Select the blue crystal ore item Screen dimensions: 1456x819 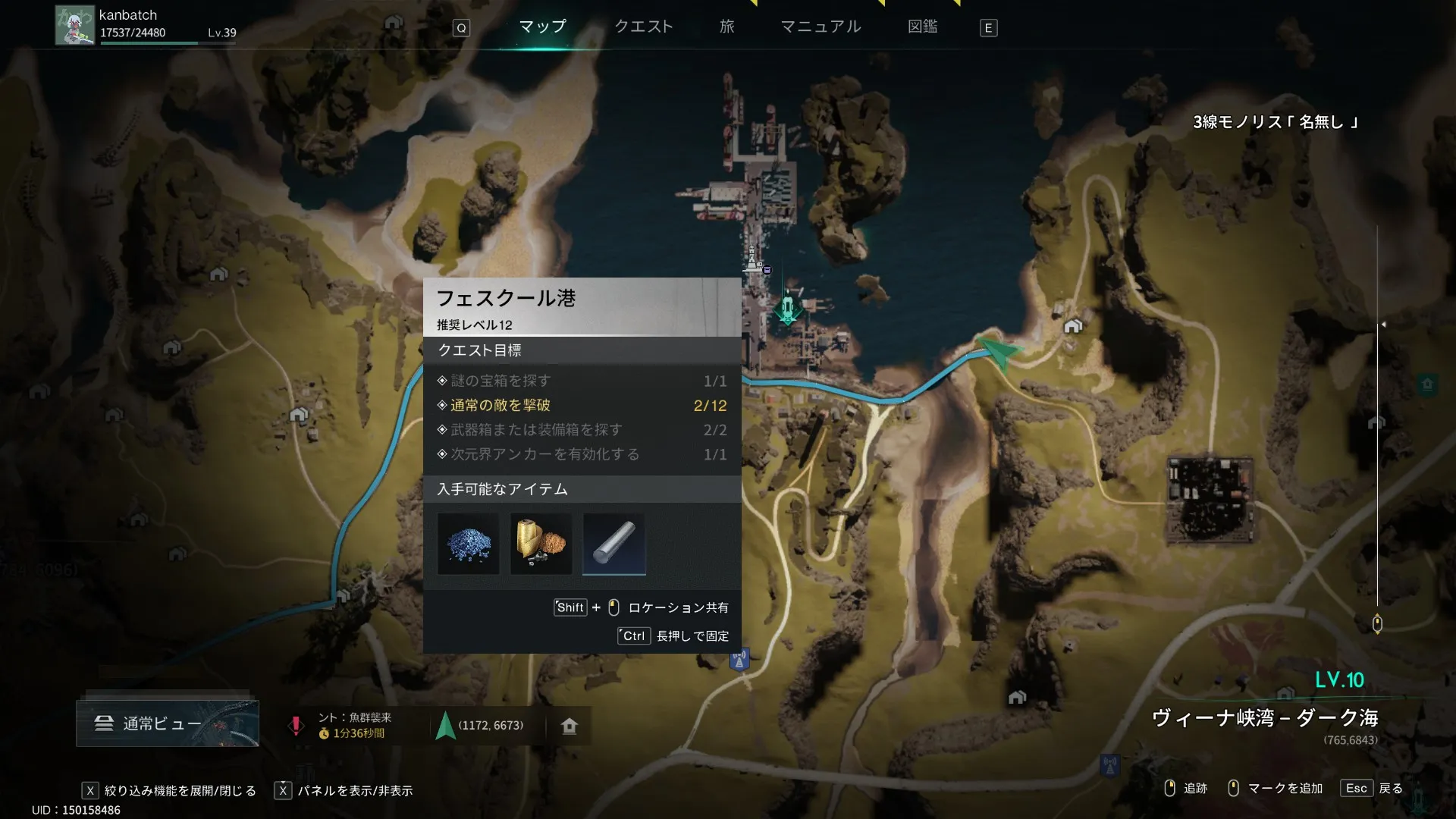(469, 544)
